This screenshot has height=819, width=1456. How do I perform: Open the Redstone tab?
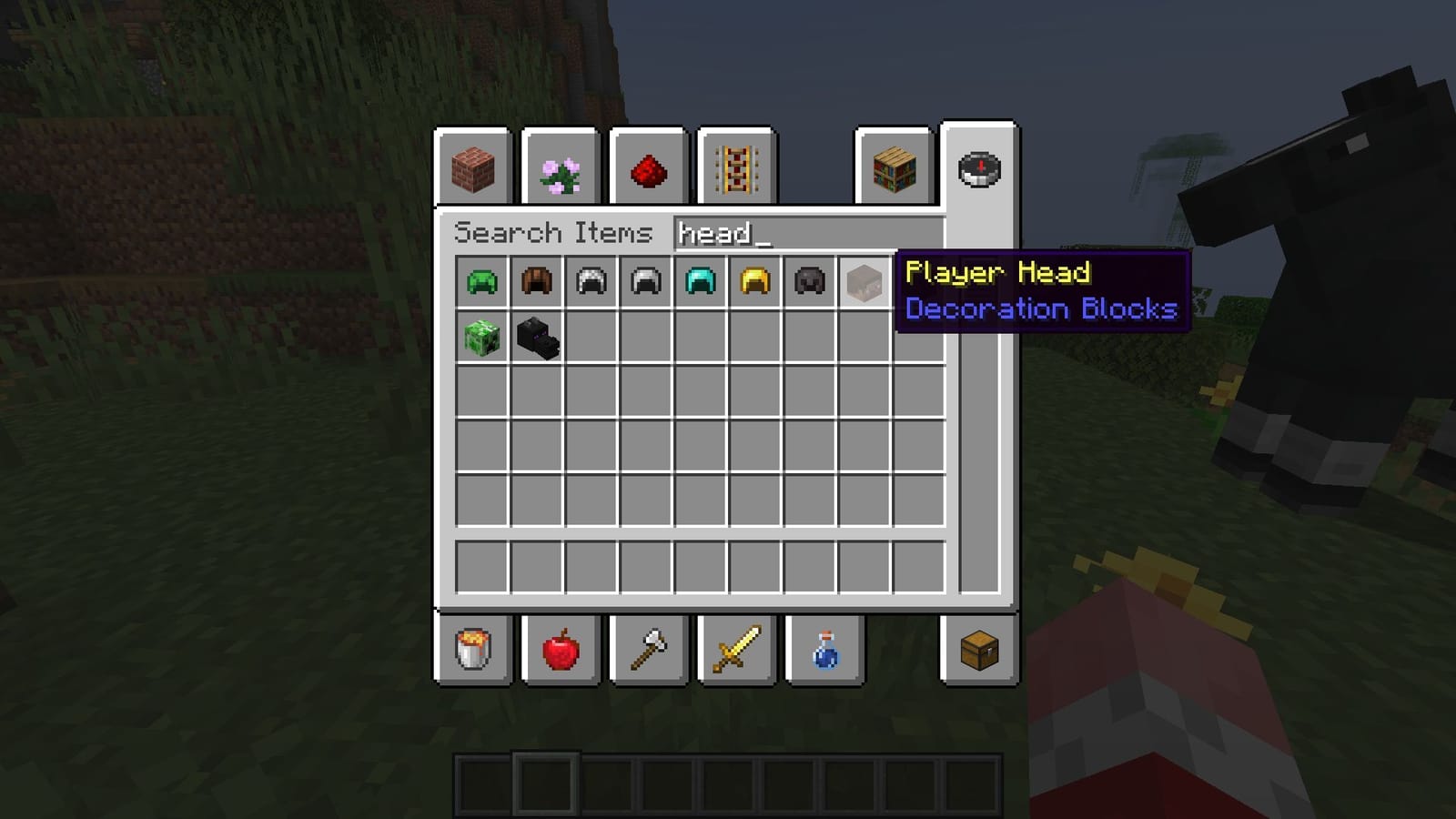648,169
